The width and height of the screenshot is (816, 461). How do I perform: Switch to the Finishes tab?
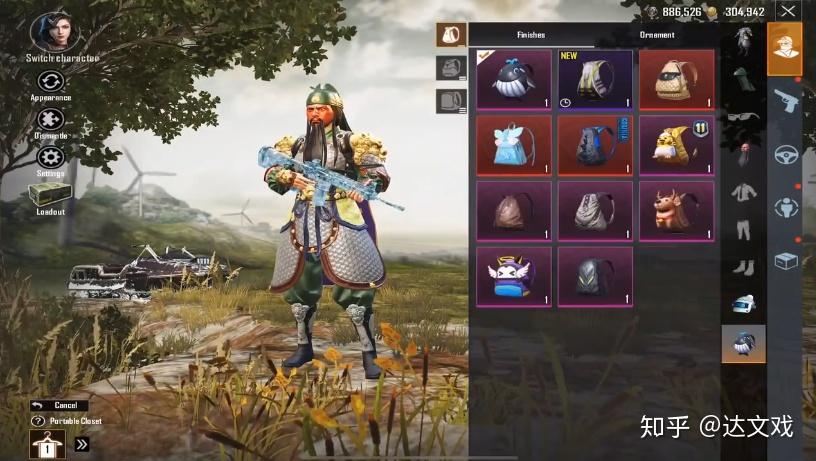[531, 35]
